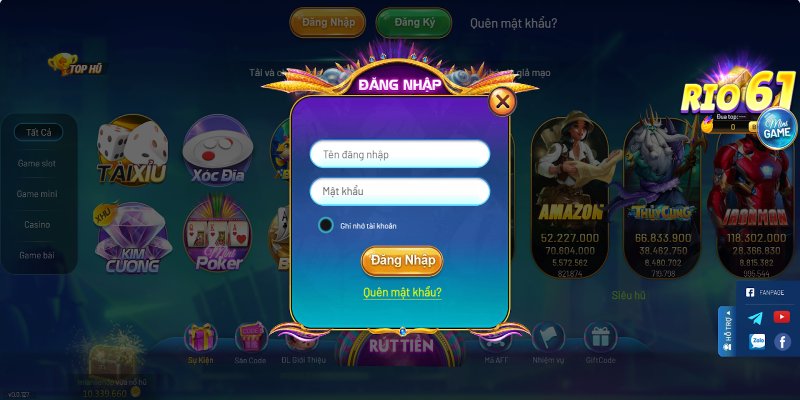The height and width of the screenshot is (400, 800).
Task: Open the Telegram support icon
Action: click(x=755, y=318)
